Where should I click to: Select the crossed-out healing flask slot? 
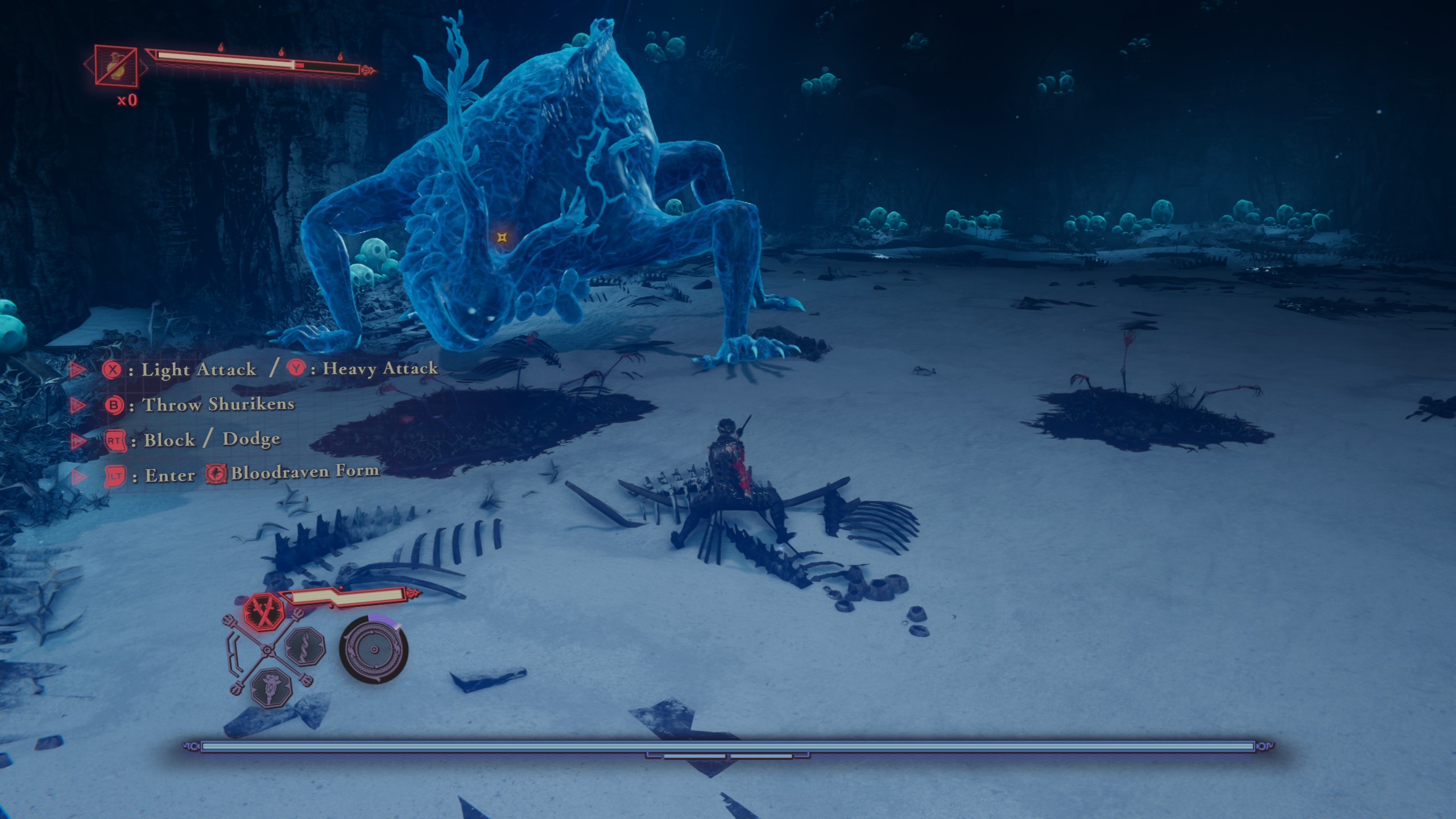(116, 65)
